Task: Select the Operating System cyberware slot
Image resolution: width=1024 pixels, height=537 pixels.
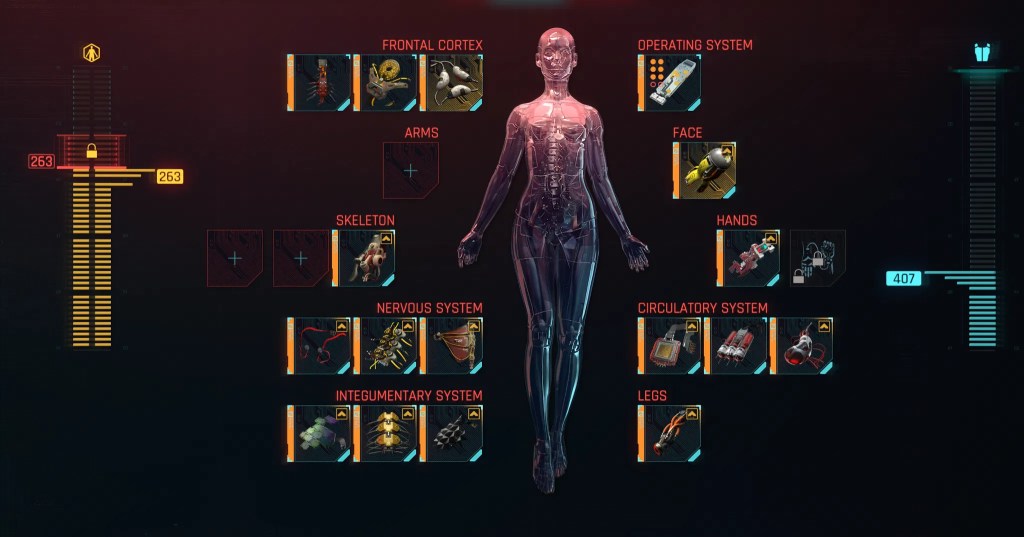Action: tap(670, 82)
